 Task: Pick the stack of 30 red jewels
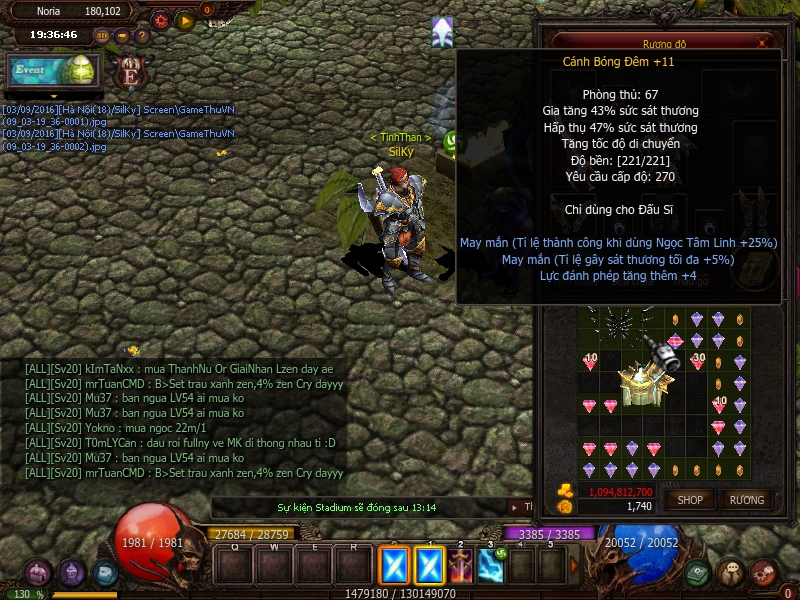[x=698, y=362]
